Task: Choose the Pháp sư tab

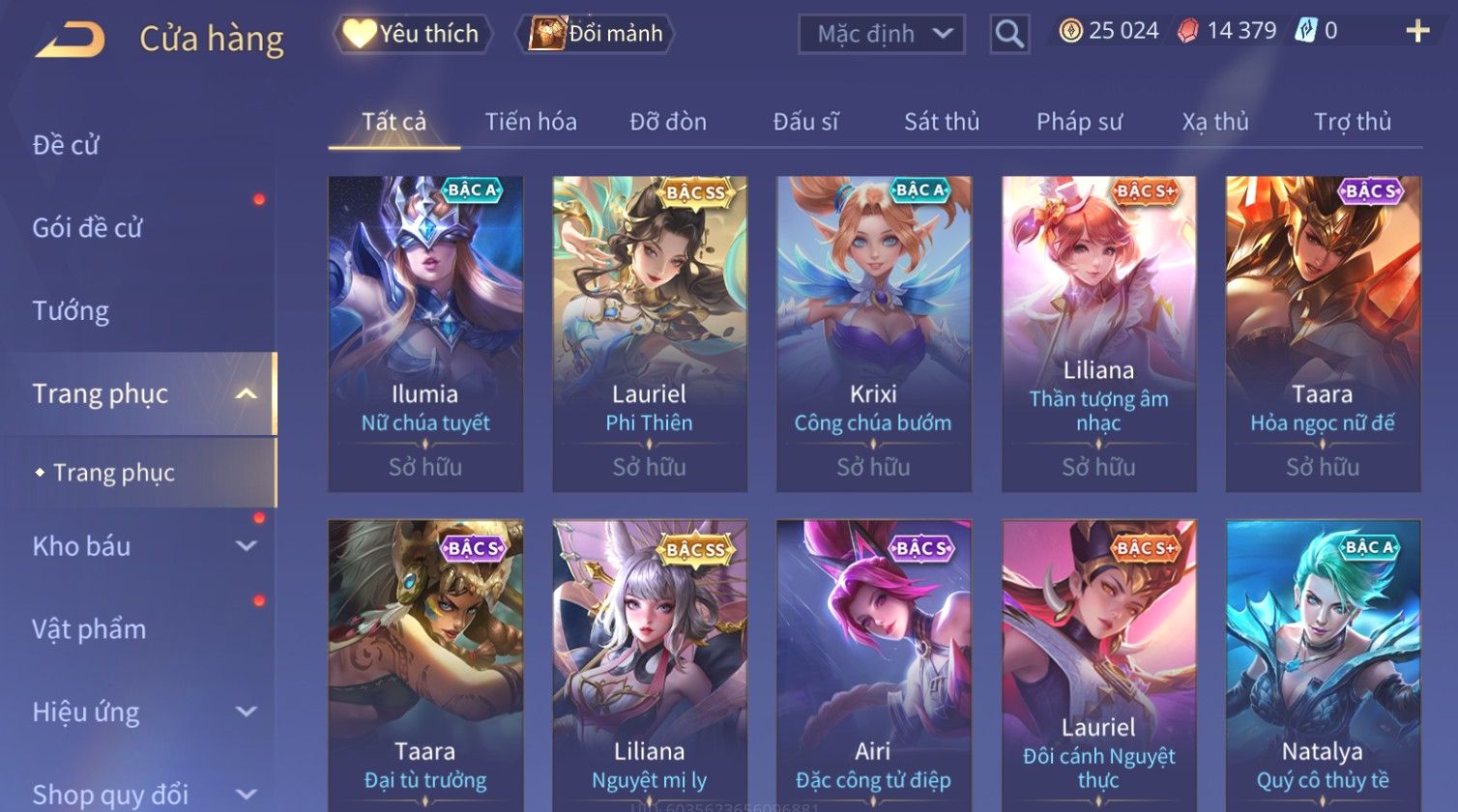Action: 1079,122
